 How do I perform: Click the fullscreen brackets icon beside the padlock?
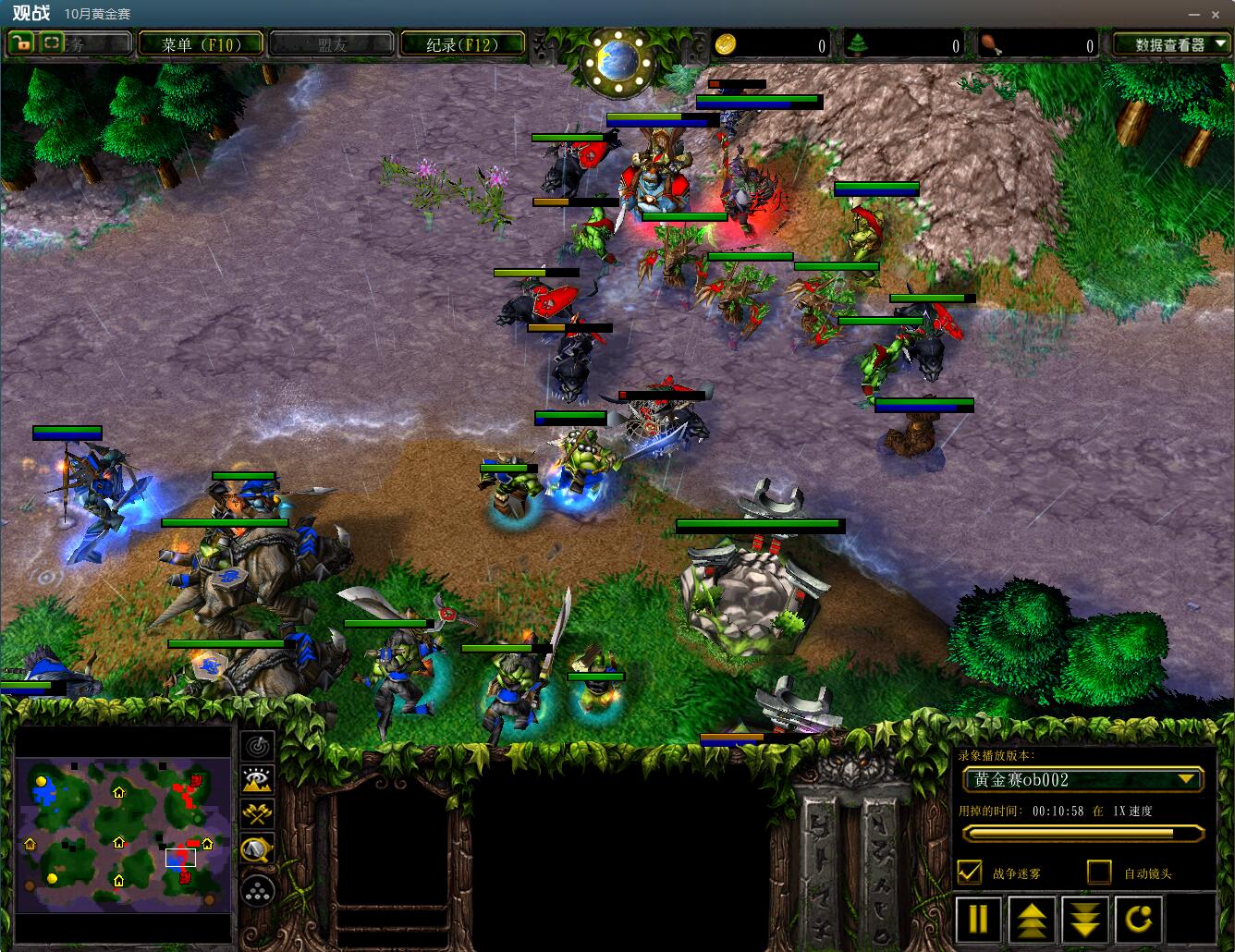click(51, 43)
